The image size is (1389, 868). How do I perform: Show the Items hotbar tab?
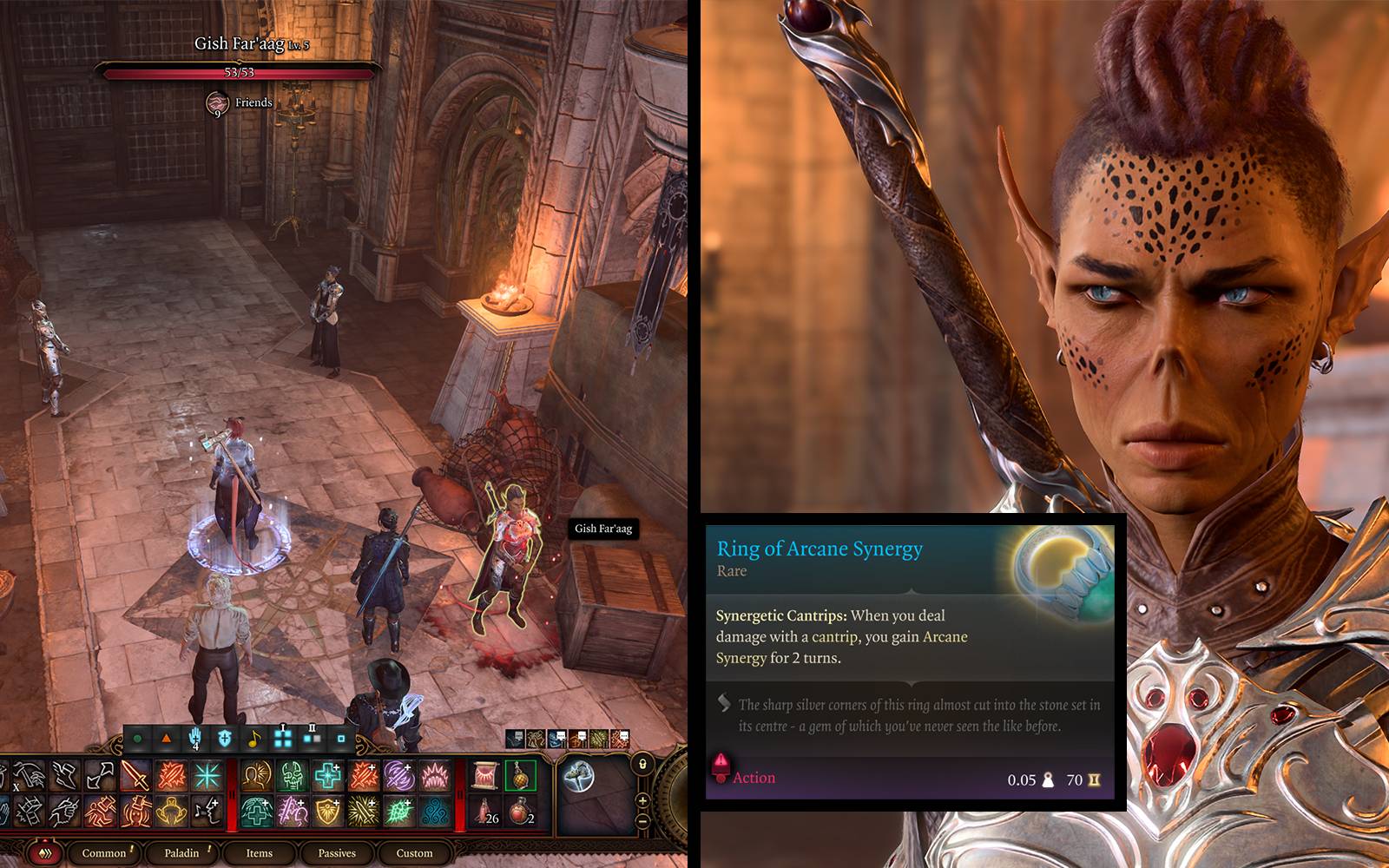pyautogui.click(x=259, y=853)
